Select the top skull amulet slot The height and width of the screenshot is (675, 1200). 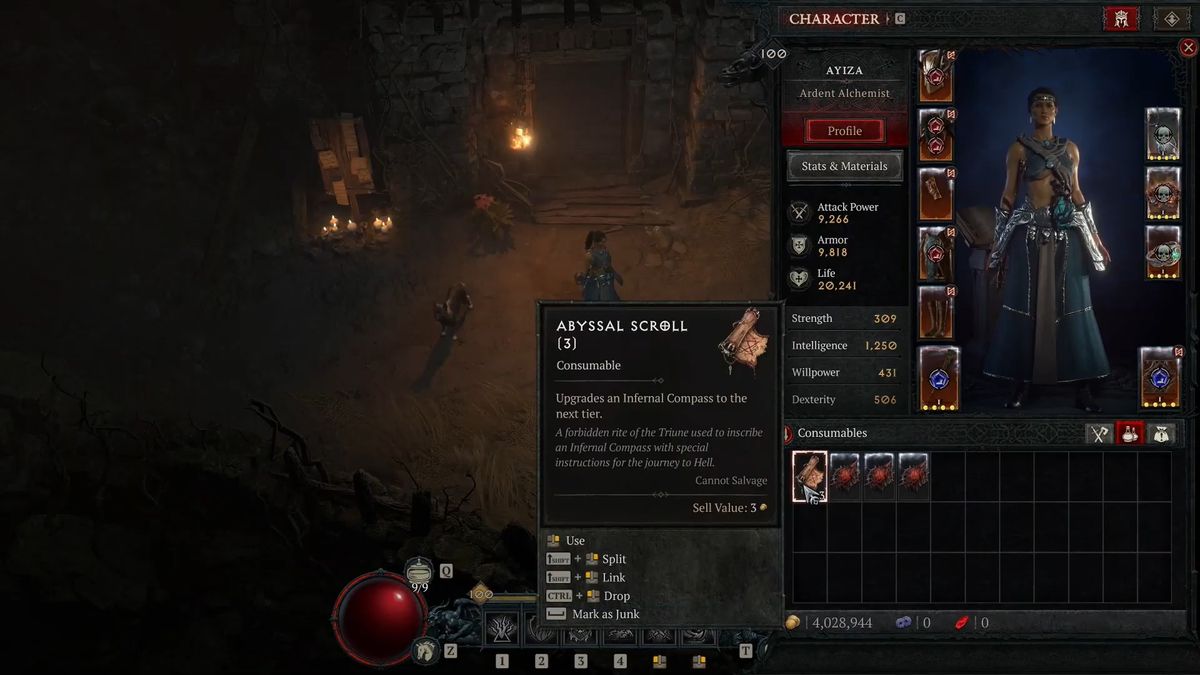pos(1163,135)
